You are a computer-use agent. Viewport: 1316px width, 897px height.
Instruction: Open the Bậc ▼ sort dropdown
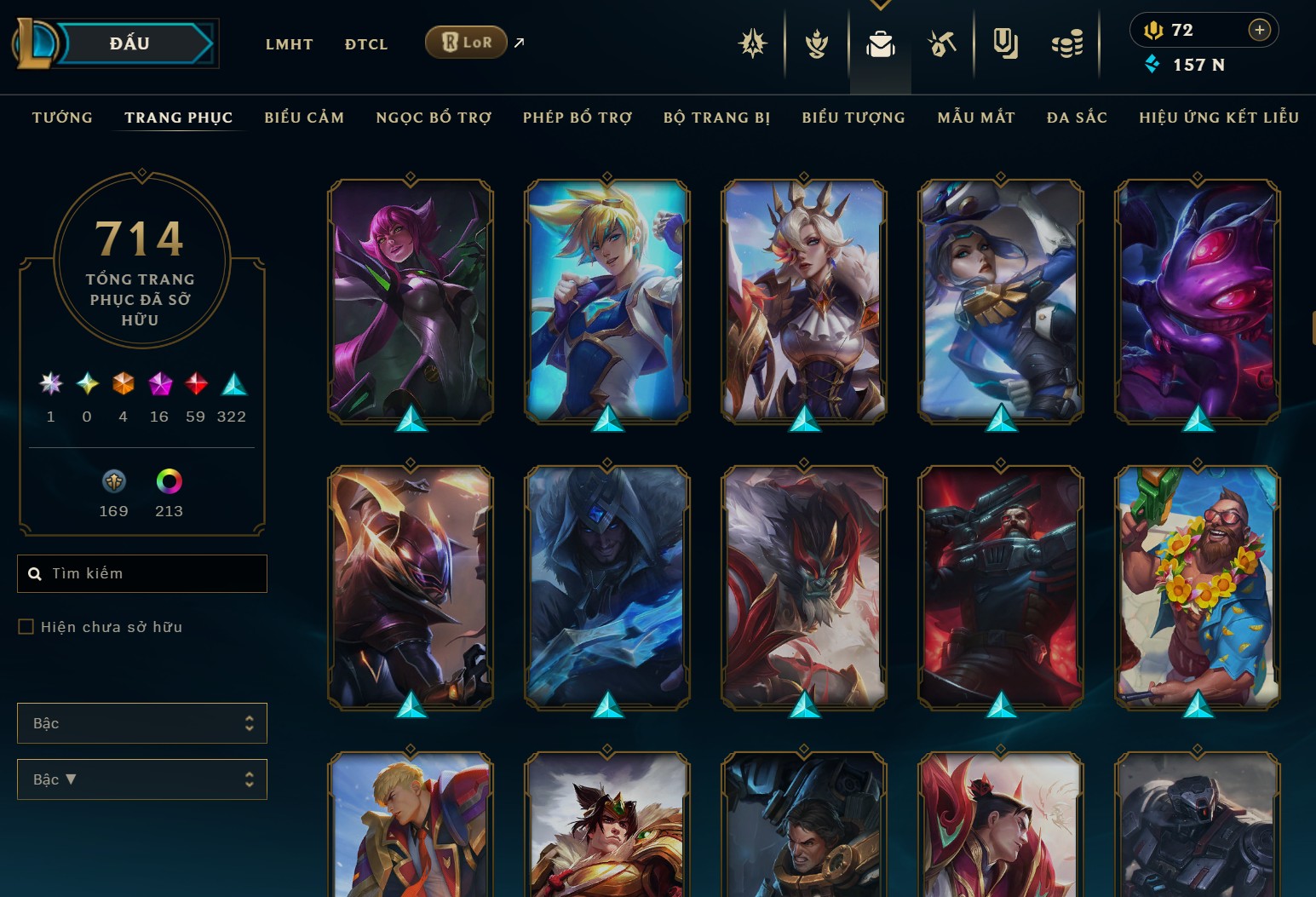pos(142,779)
